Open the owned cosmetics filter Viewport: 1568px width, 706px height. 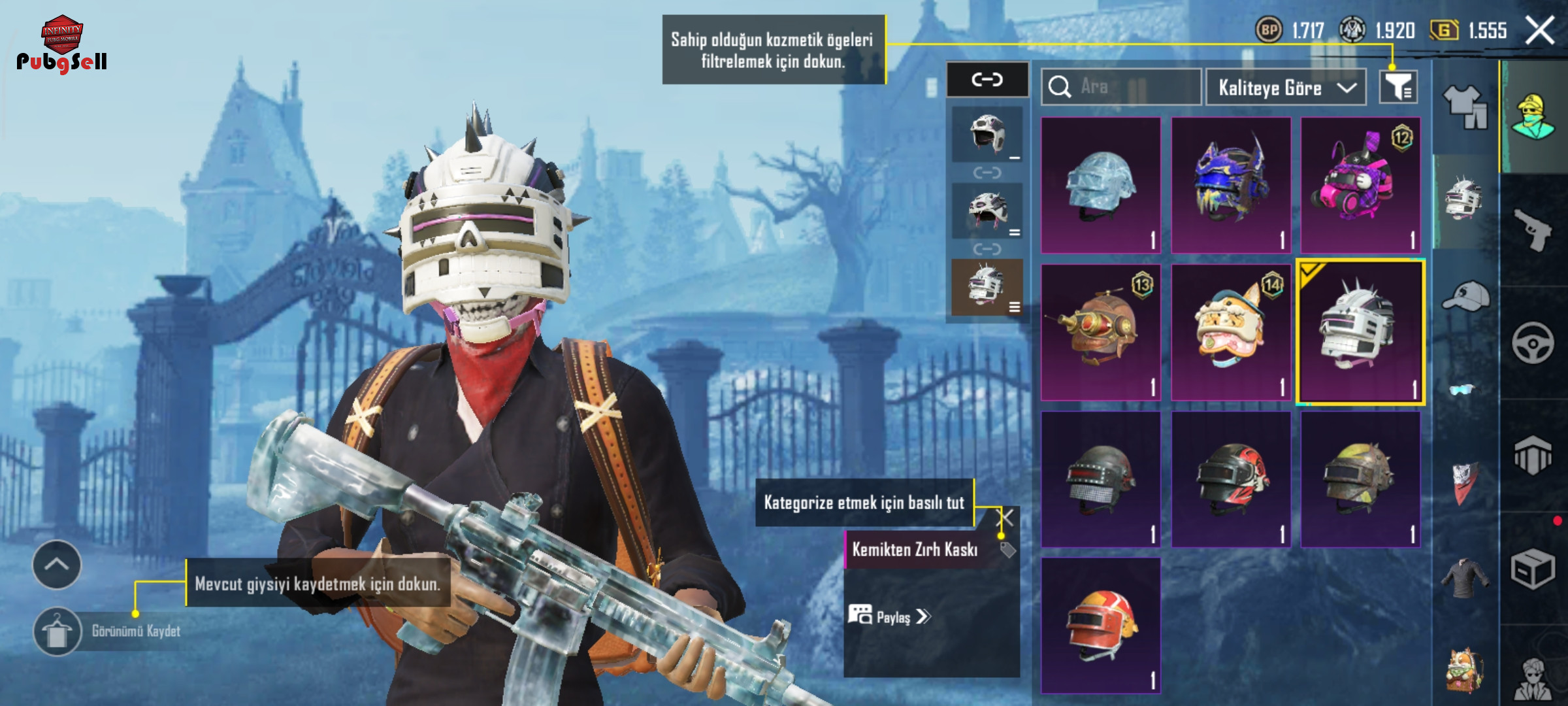[x=1398, y=87]
